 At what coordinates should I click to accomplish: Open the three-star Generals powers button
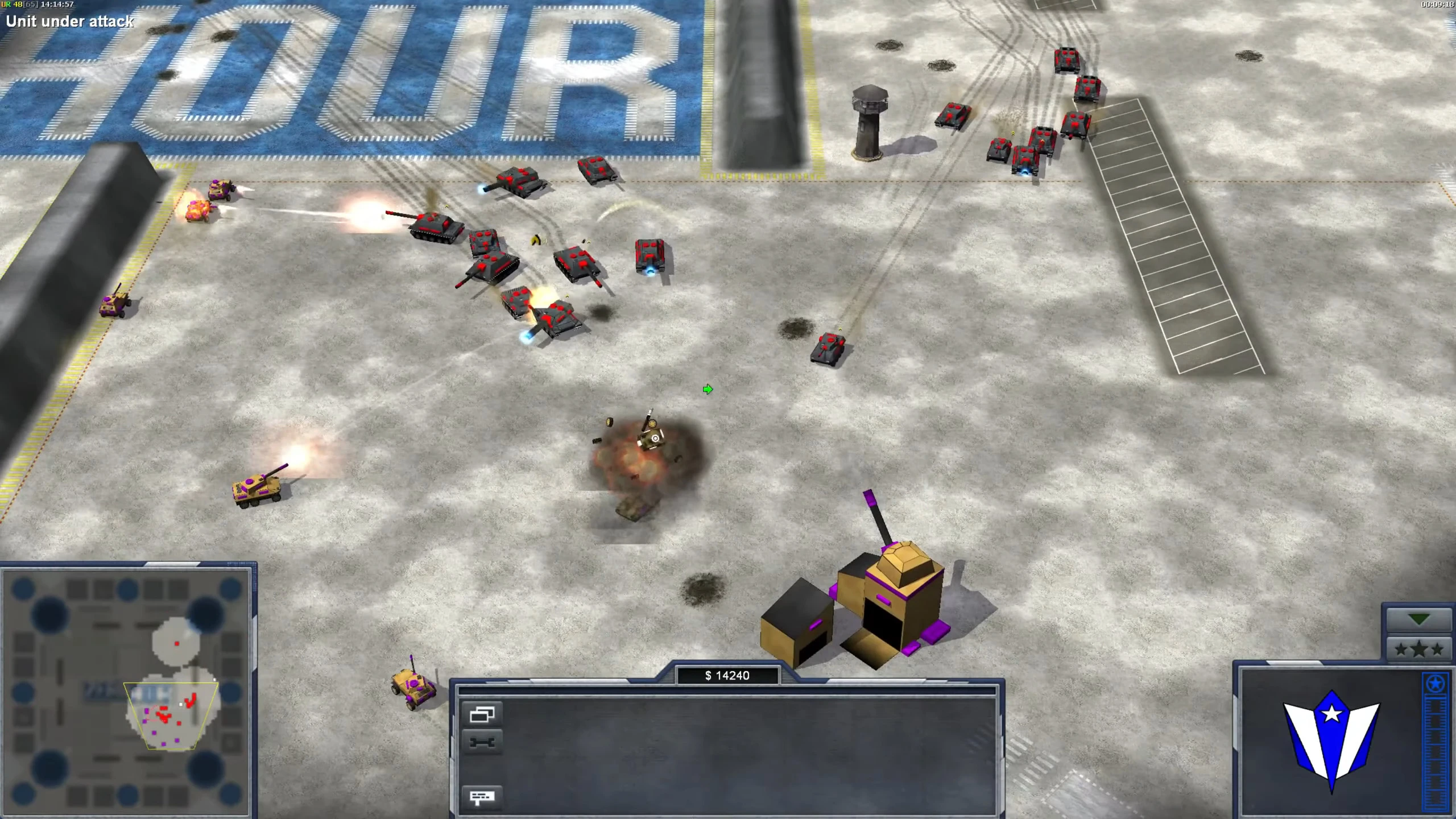(x=1418, y=649)
